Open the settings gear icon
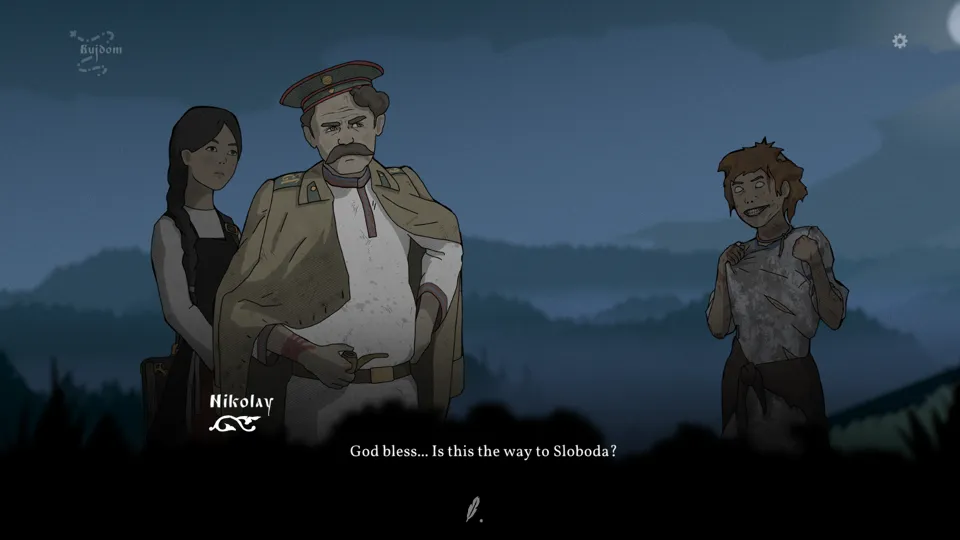The width and height of the screenshot is (960, 540). click(x=900, y=41)
